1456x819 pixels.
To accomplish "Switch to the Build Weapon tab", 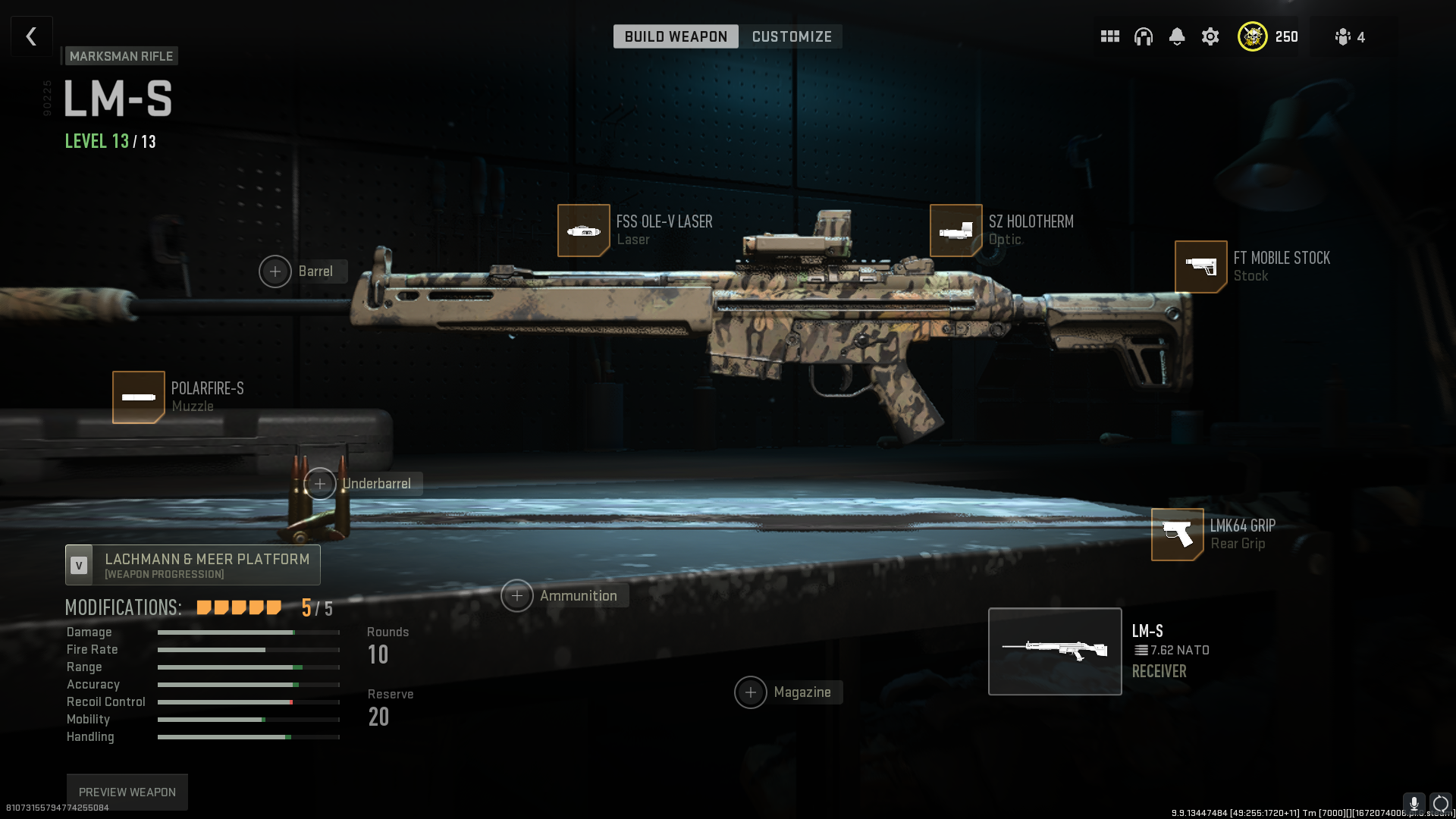I will 675,36.
